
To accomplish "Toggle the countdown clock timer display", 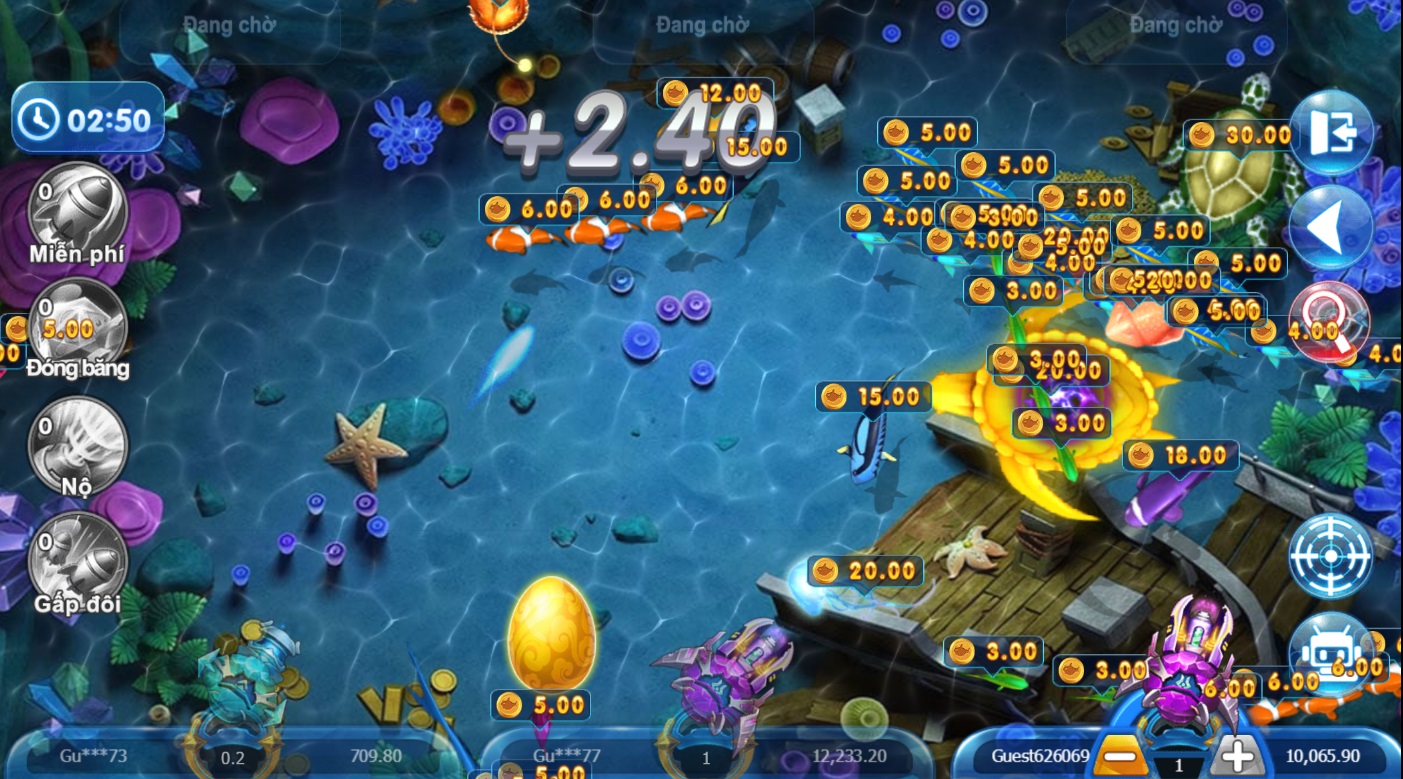I will [87, 118].
